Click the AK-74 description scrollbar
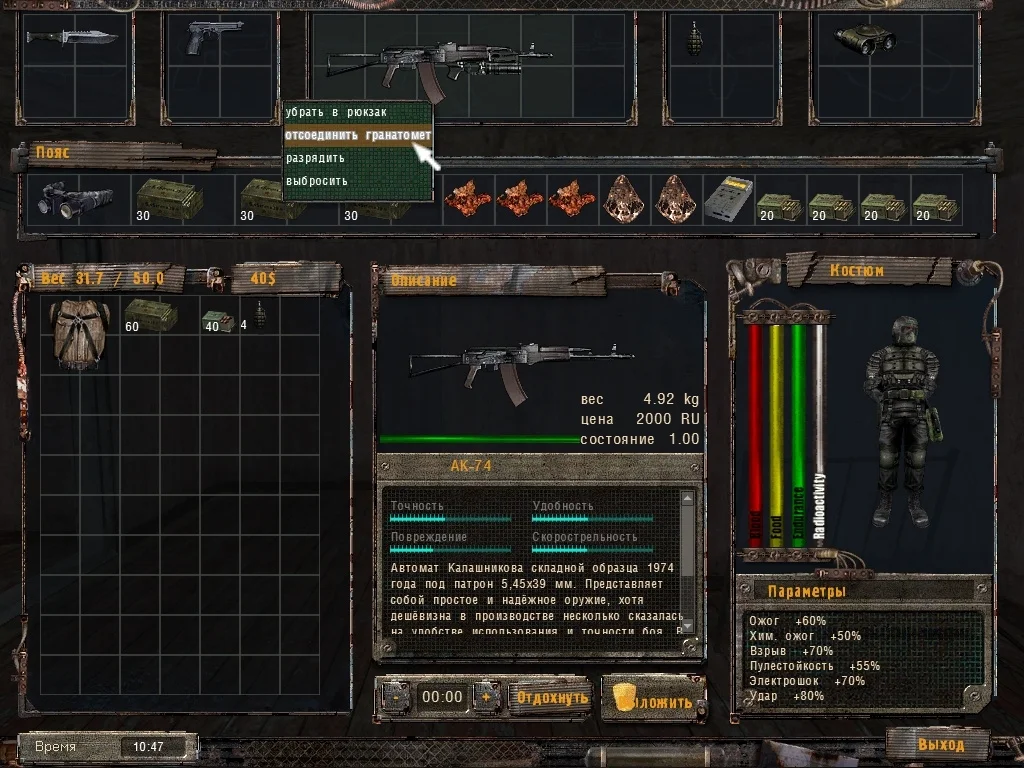1024x768 pixels. (x=687, y=570)
